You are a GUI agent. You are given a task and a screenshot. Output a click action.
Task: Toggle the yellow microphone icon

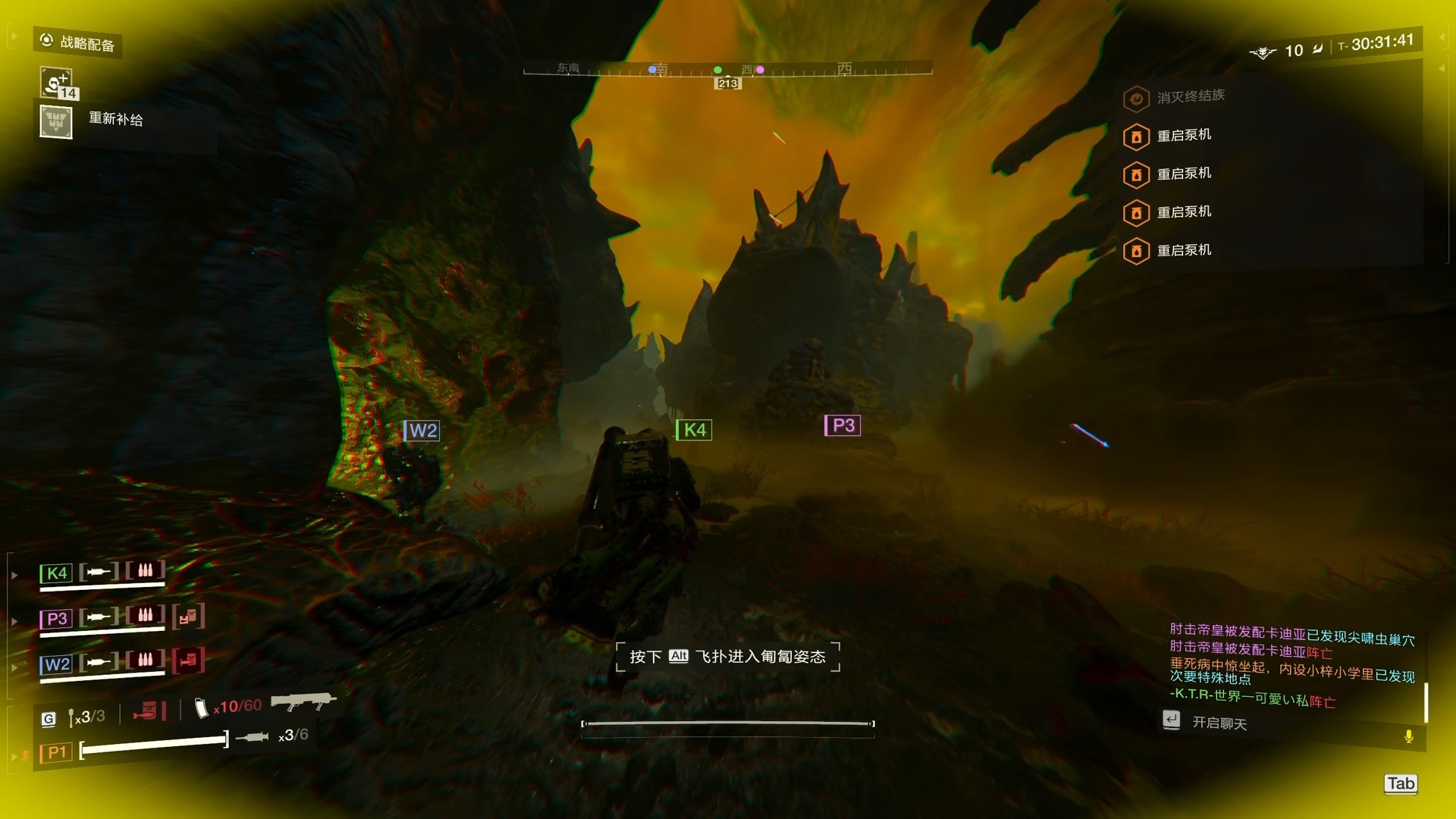1408,736
